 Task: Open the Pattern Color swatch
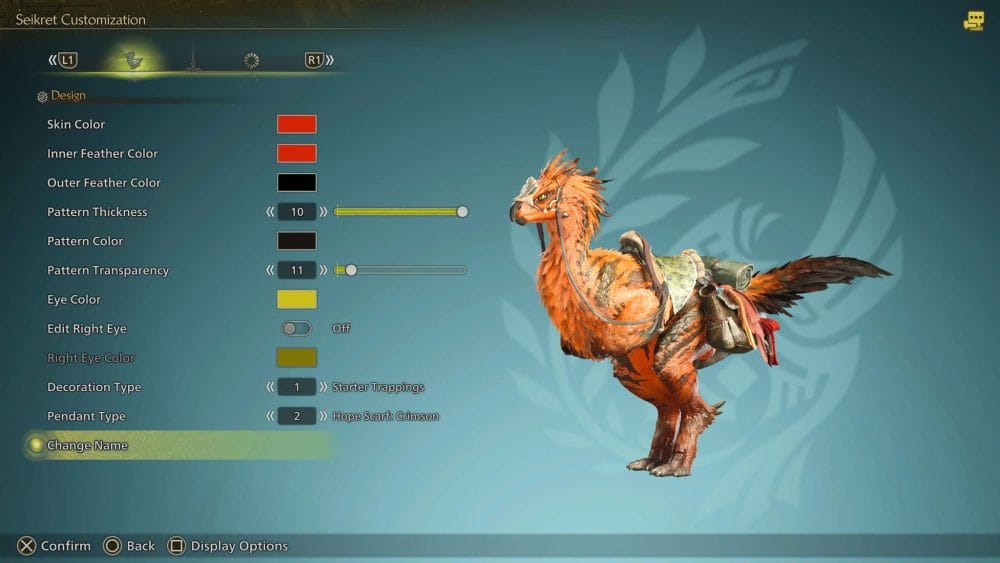[296, 241]
